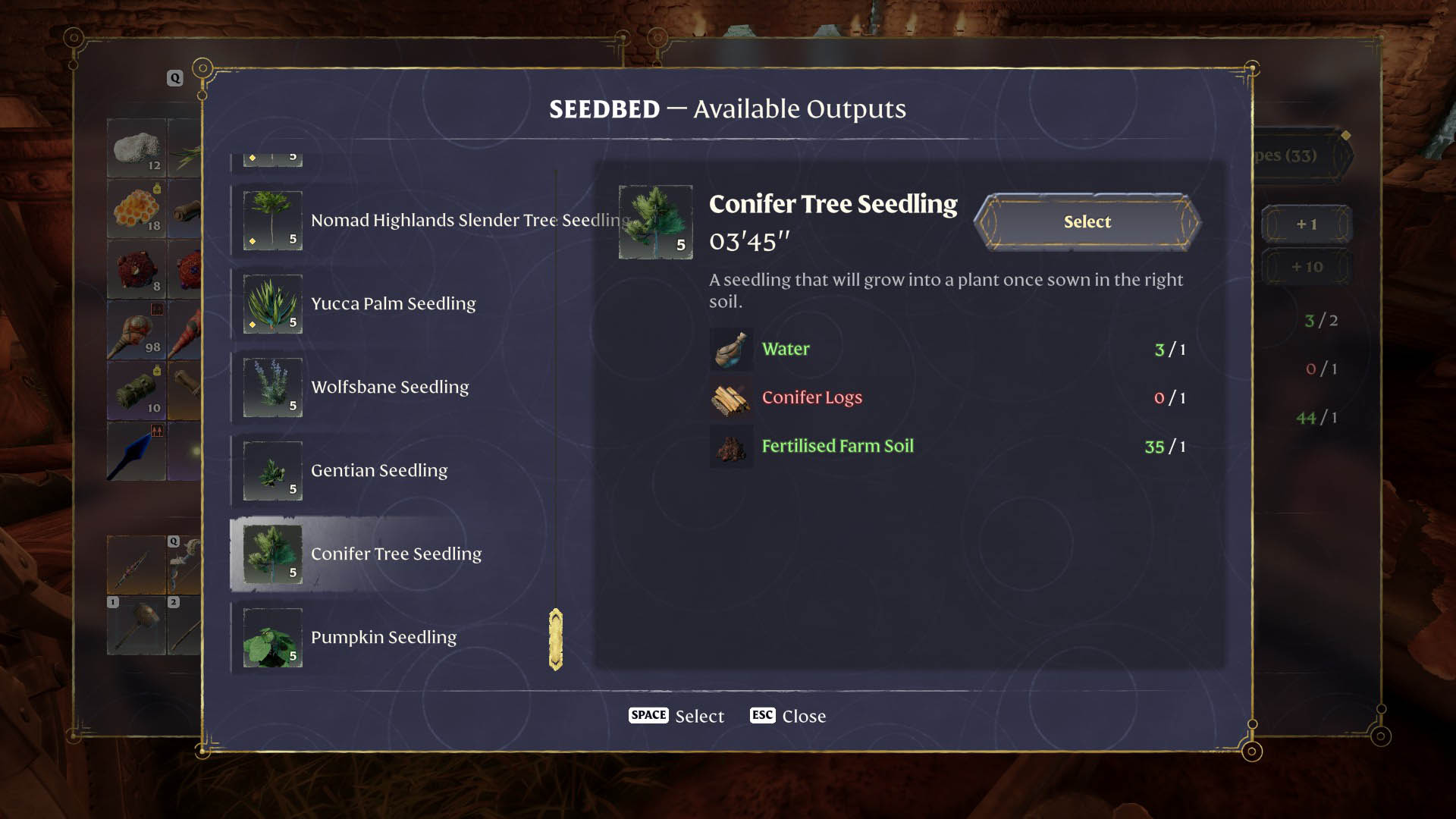This screenshot has width=1456, height=819.
Task: Select the highlighted Conifer Tree Seedling list entry
Action: [x=397, y=554]
